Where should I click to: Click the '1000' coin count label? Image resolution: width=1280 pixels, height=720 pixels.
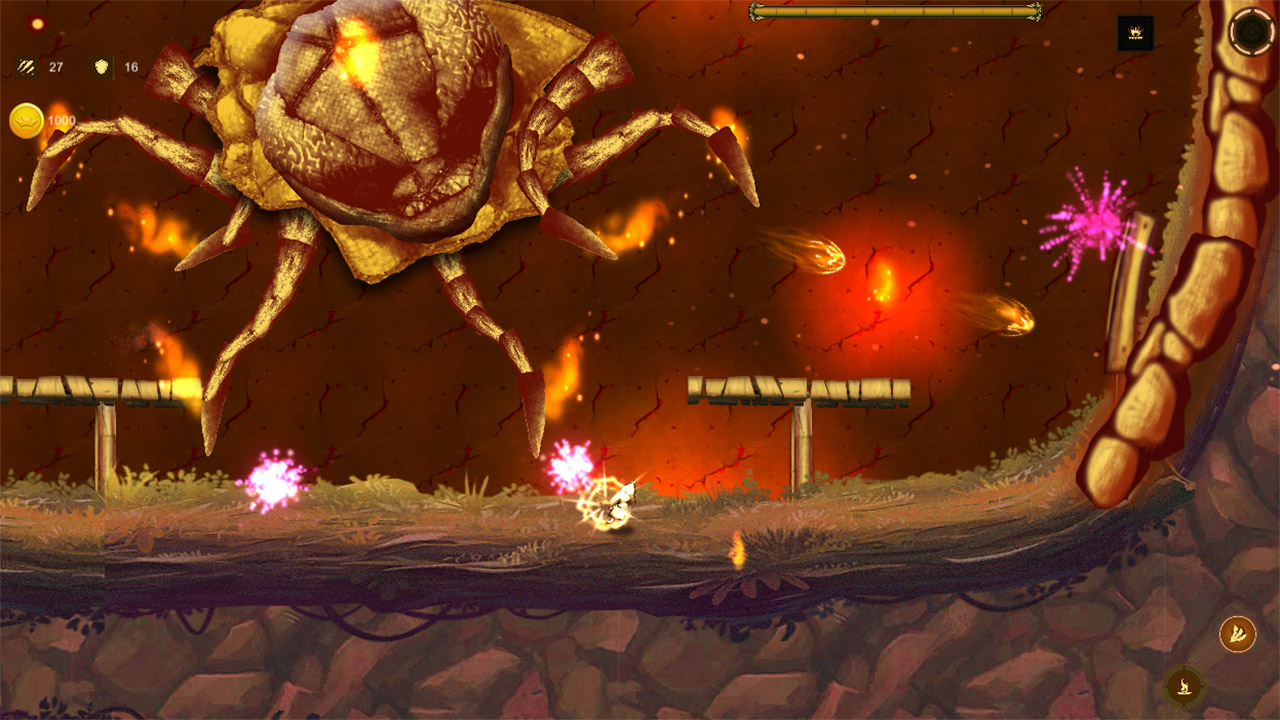pos(62,122)
